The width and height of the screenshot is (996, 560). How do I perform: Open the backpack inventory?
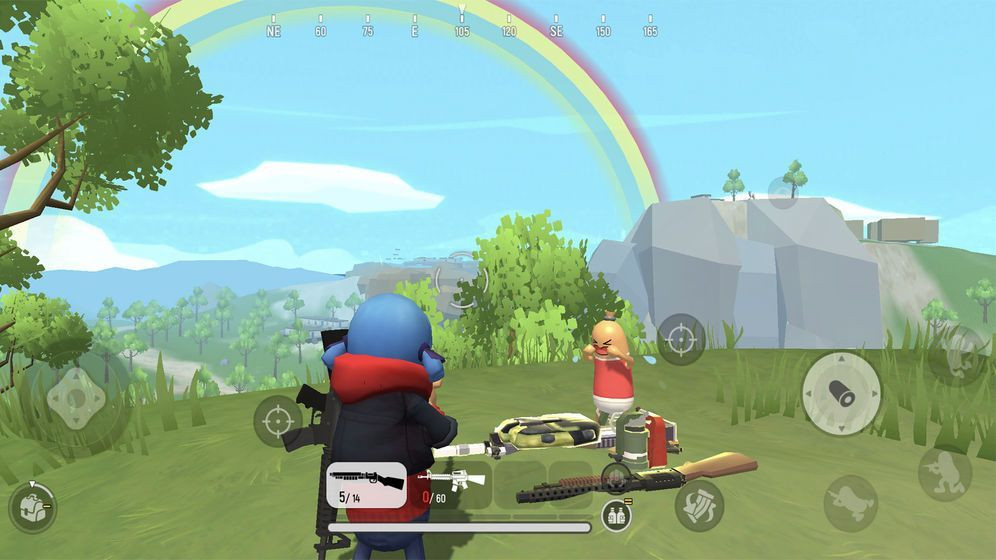pyautogui.click(x=32, y=507)
